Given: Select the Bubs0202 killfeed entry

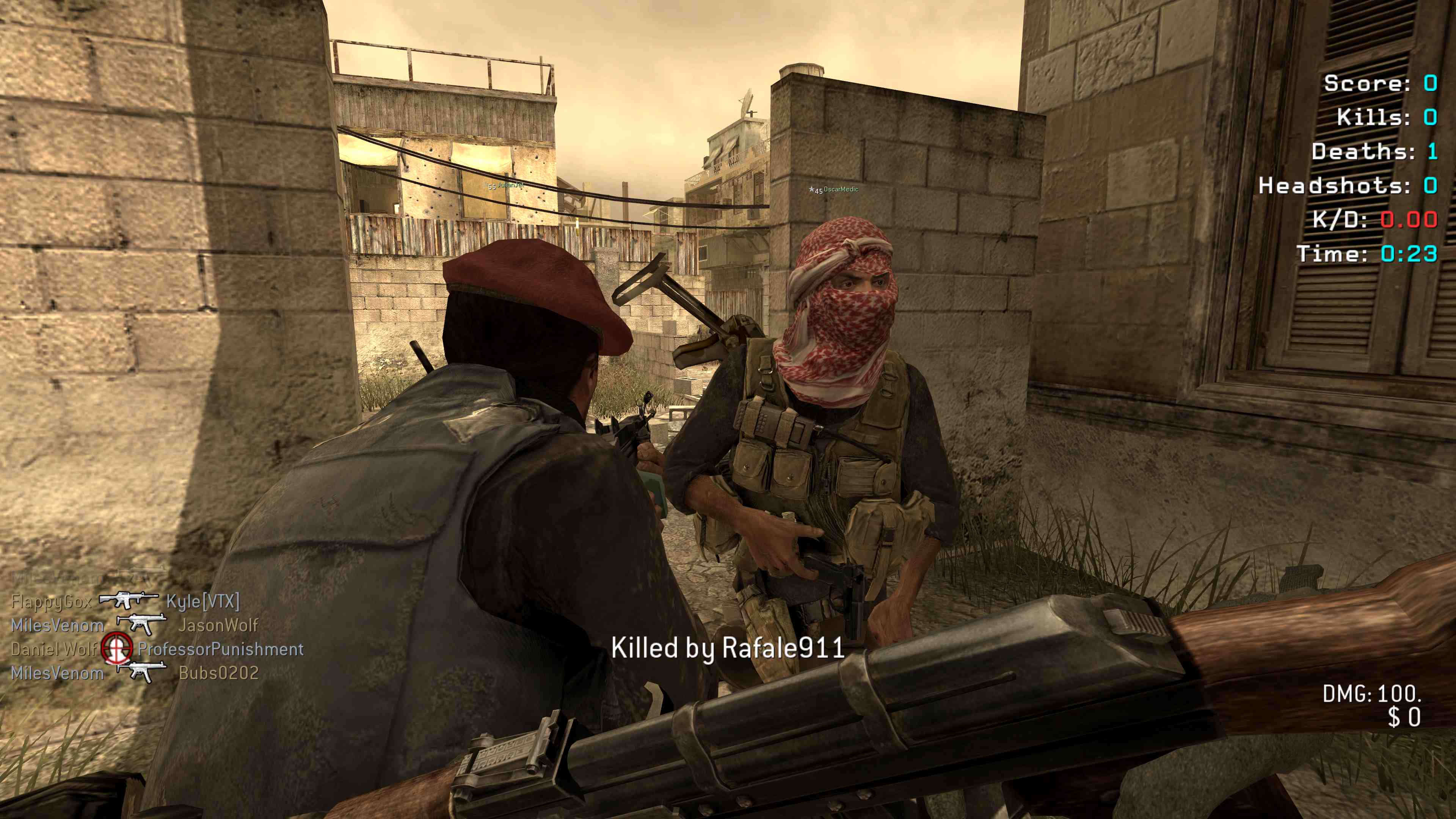Looking at the screenshot, I should pyautogui.click(x=219, y=673).
